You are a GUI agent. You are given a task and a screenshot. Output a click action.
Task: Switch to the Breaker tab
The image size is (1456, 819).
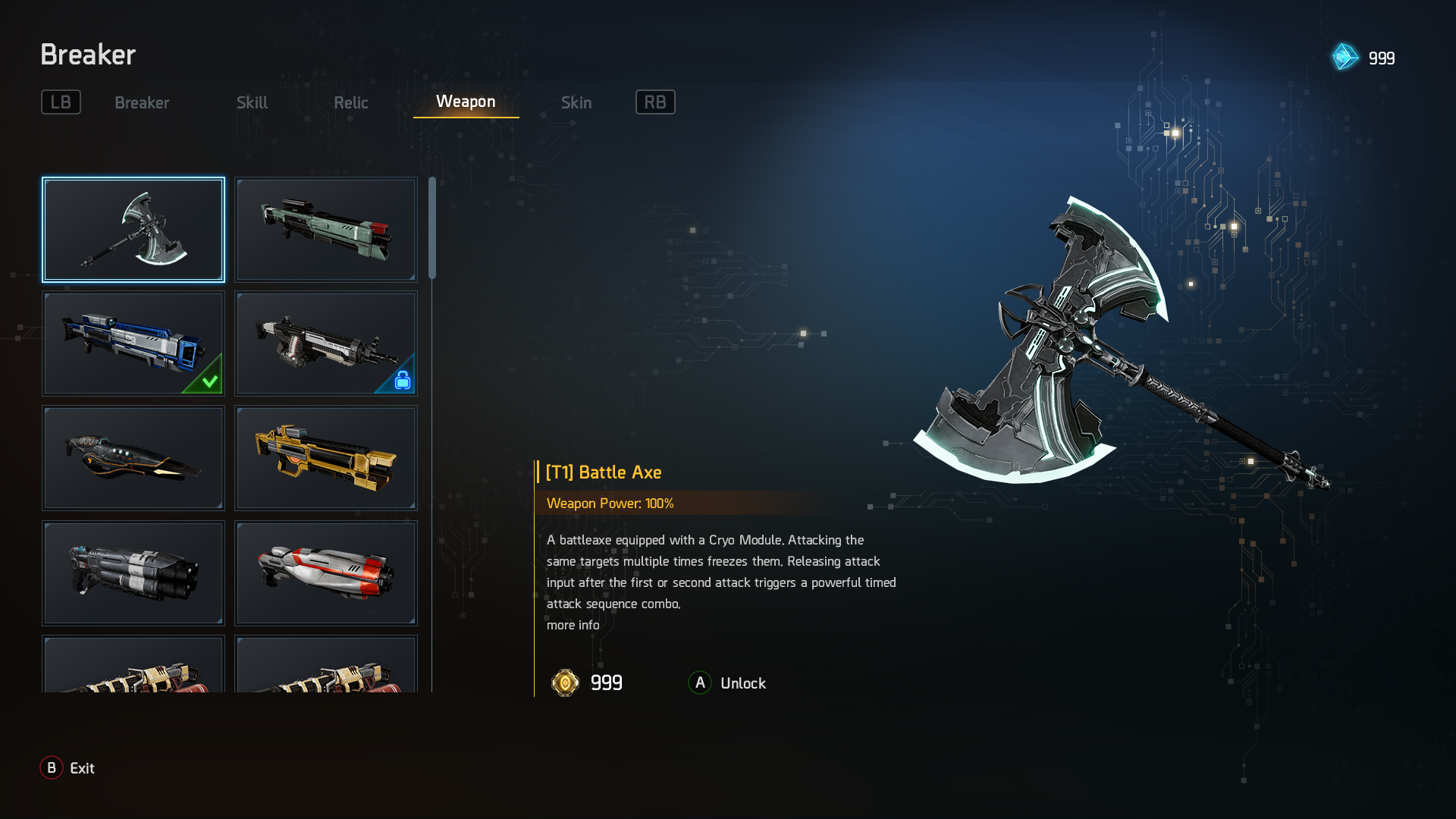tap(142, 102)
